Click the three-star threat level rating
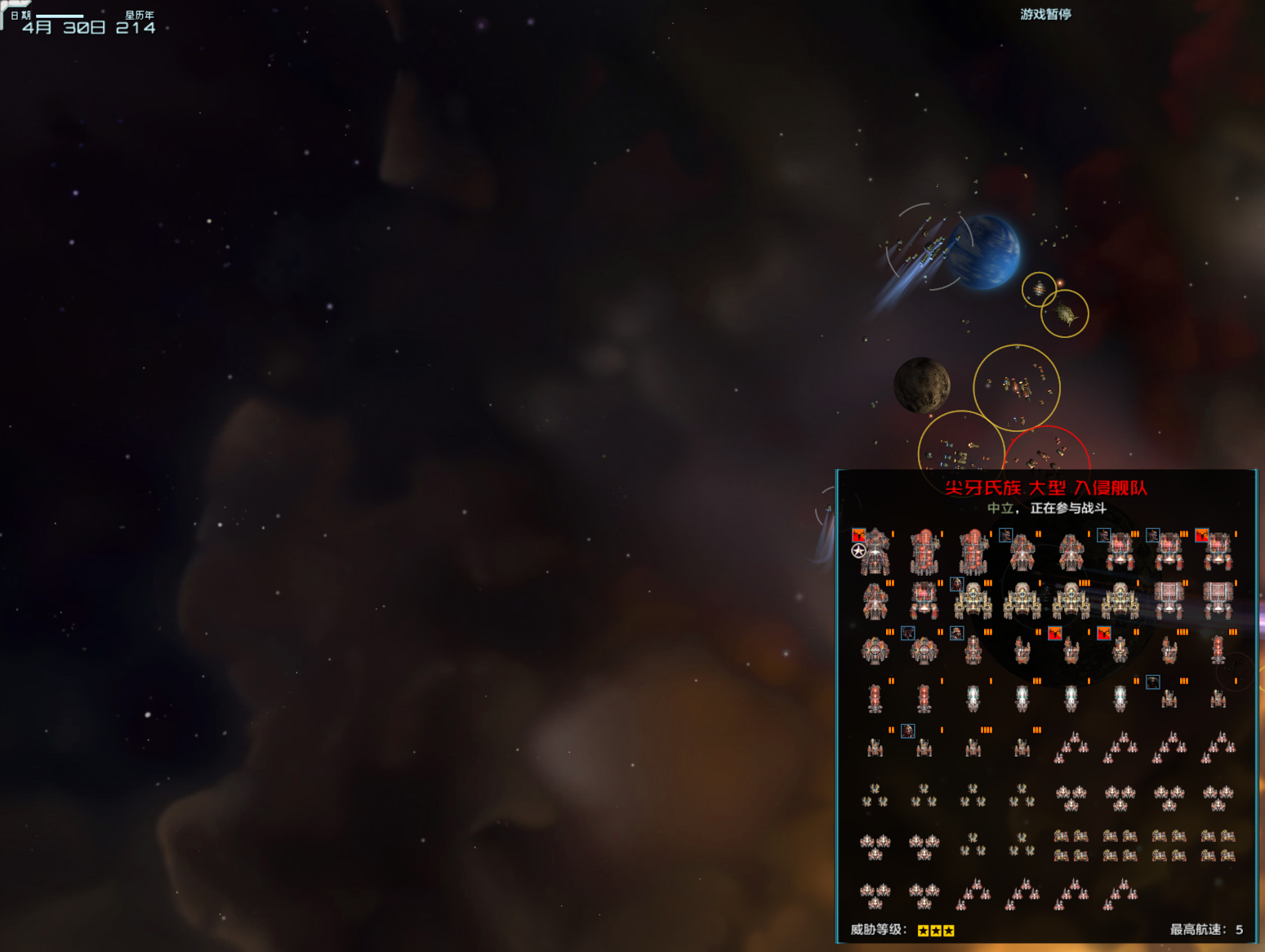 [936, 929]
